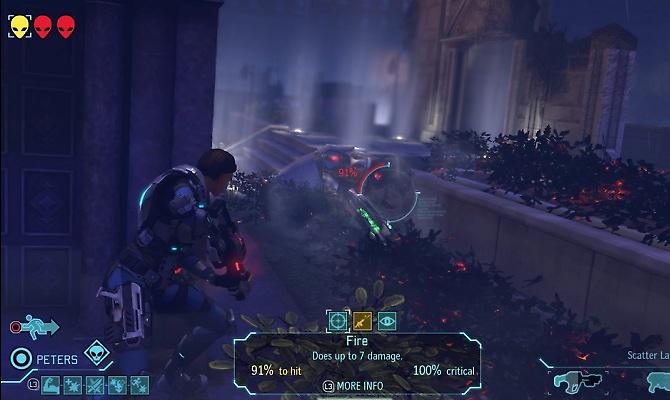Select the circular crosshair ability icon
This screenshot has width=670, height=400.
[x=338, y=321]
